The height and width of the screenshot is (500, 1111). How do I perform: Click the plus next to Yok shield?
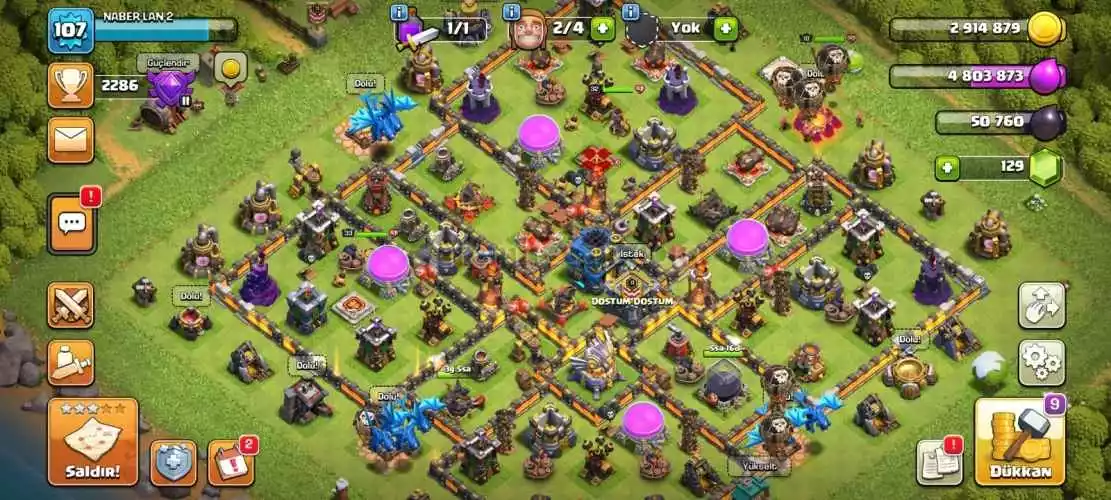click(726, 28)
